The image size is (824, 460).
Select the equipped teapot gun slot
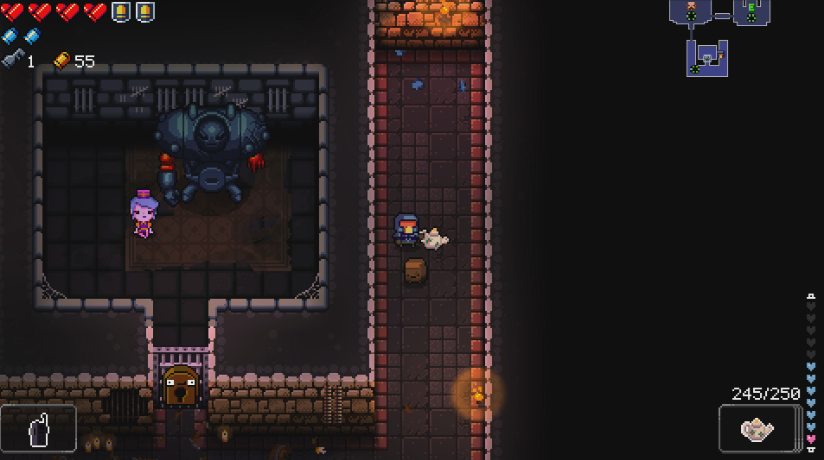758,428
